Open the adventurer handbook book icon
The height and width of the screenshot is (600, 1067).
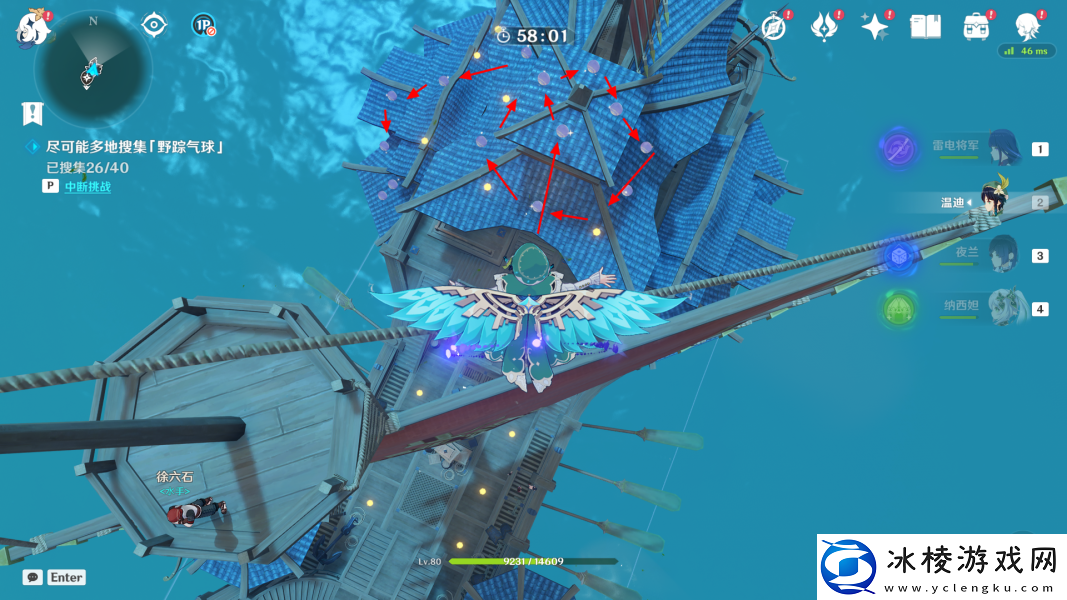point(925,26)
